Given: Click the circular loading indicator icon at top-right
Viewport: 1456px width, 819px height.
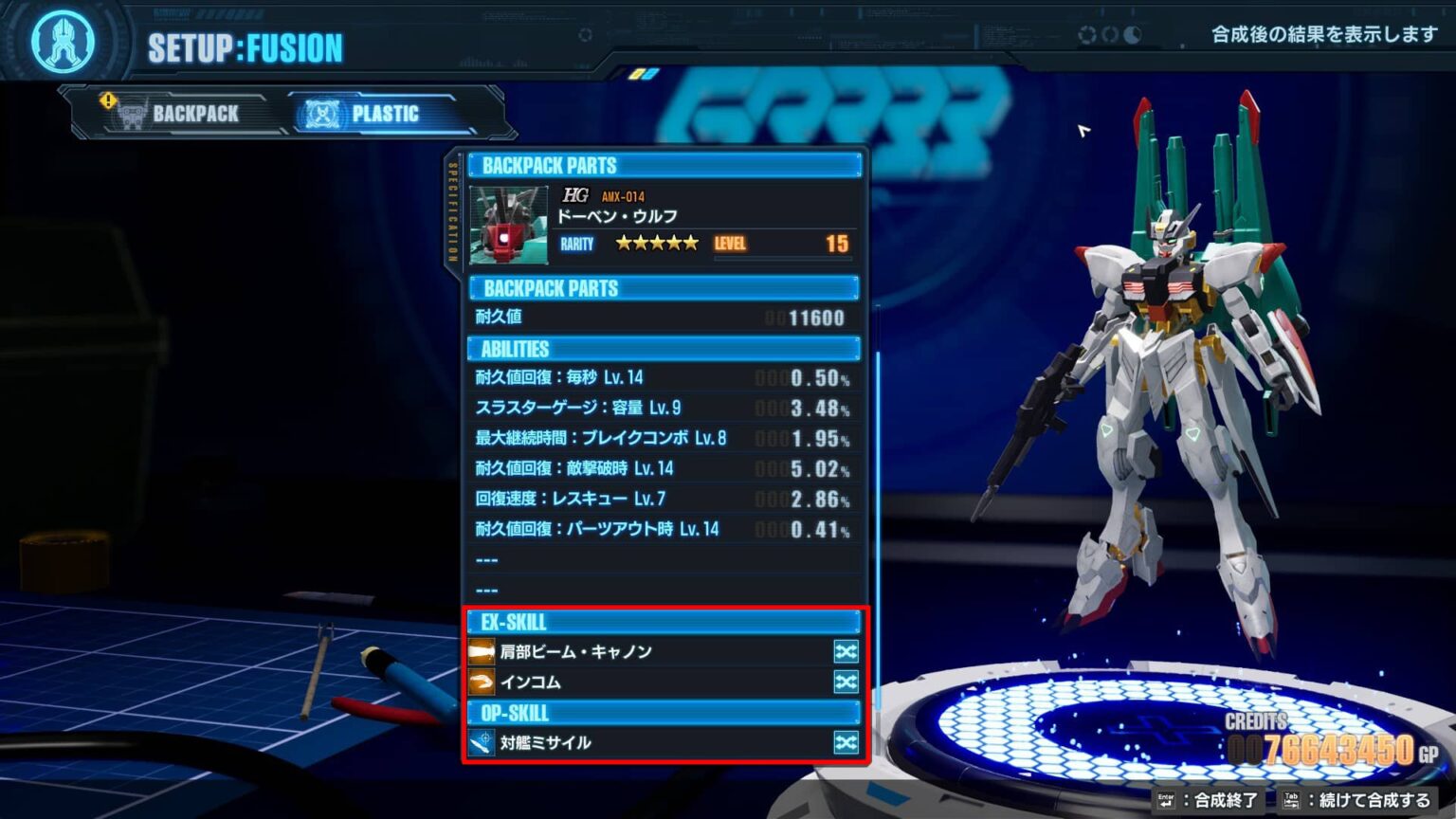Looking at the screenshot, I should click(1086, 34).
